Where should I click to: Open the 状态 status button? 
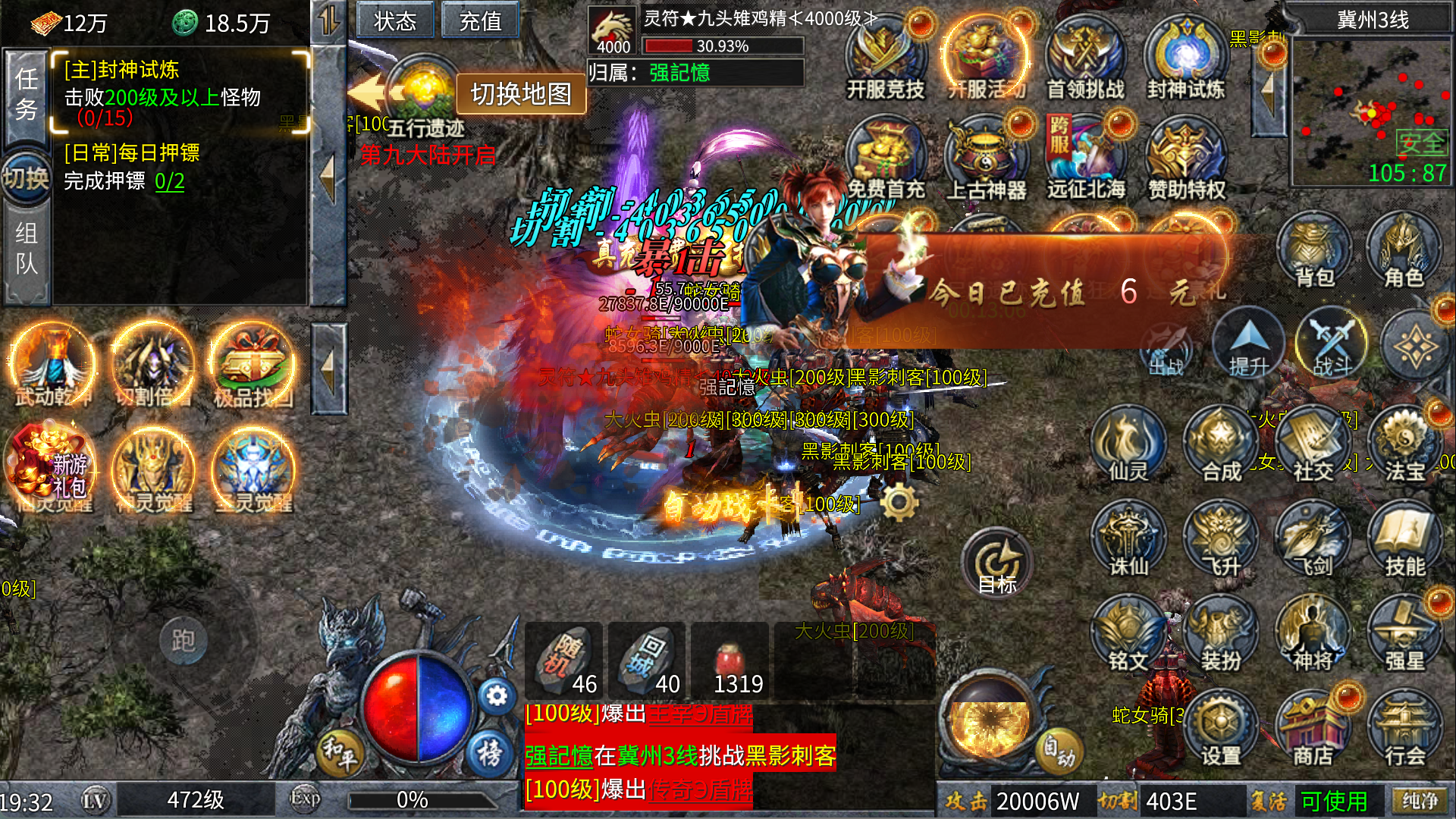[x=395, y=20]
